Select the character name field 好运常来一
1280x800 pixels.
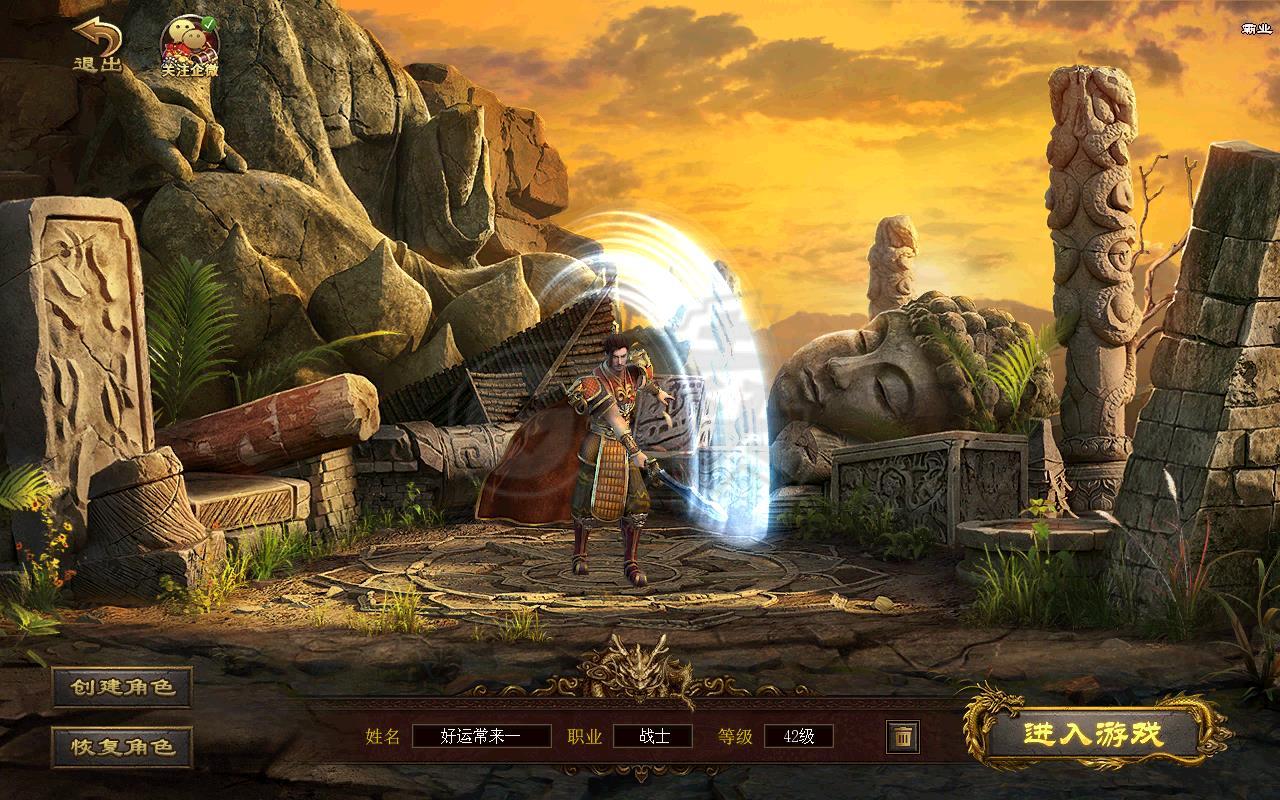click(x=481, y=737)
